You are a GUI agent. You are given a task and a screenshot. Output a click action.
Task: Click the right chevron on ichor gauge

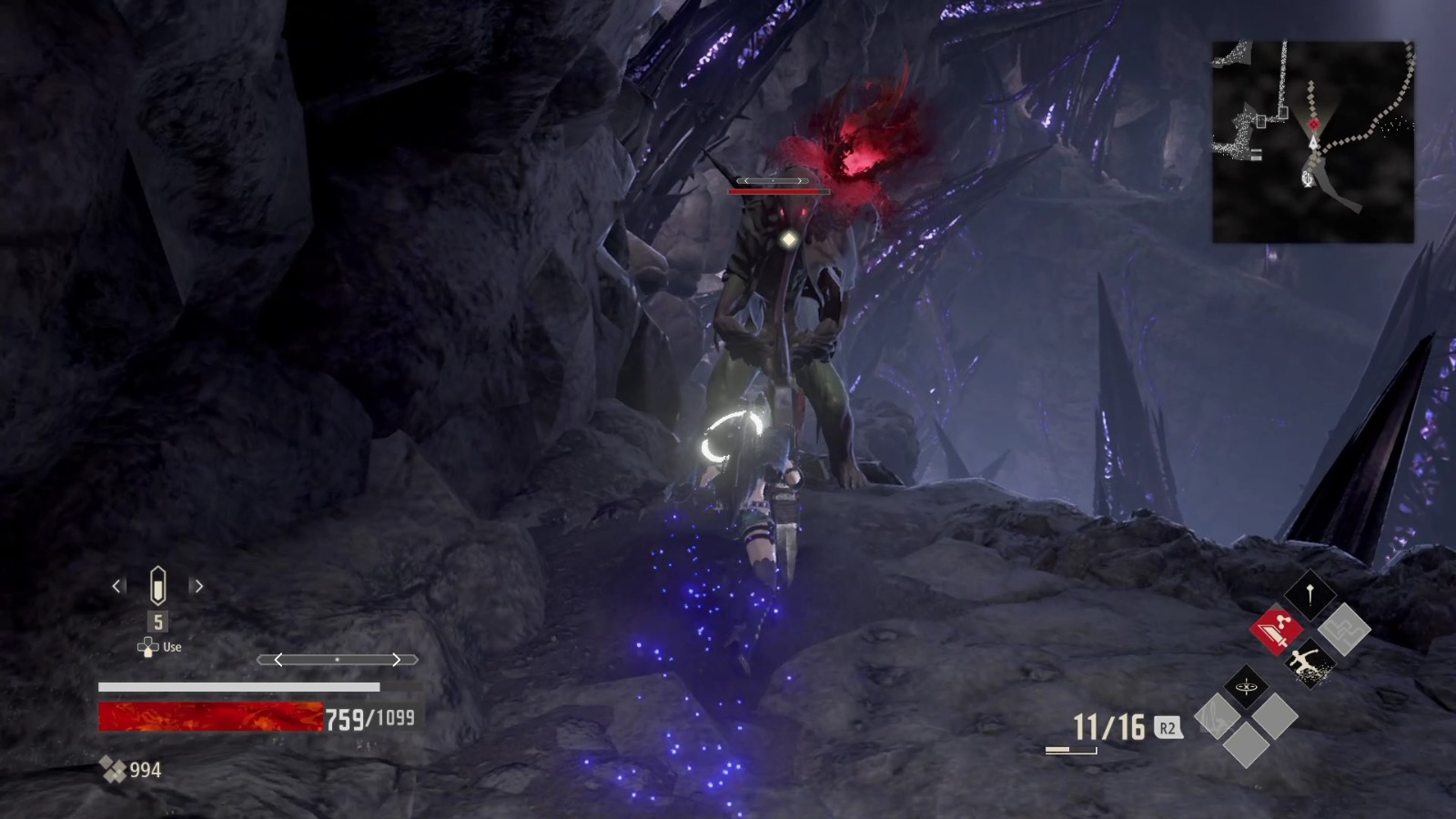(x=396, y=660)
